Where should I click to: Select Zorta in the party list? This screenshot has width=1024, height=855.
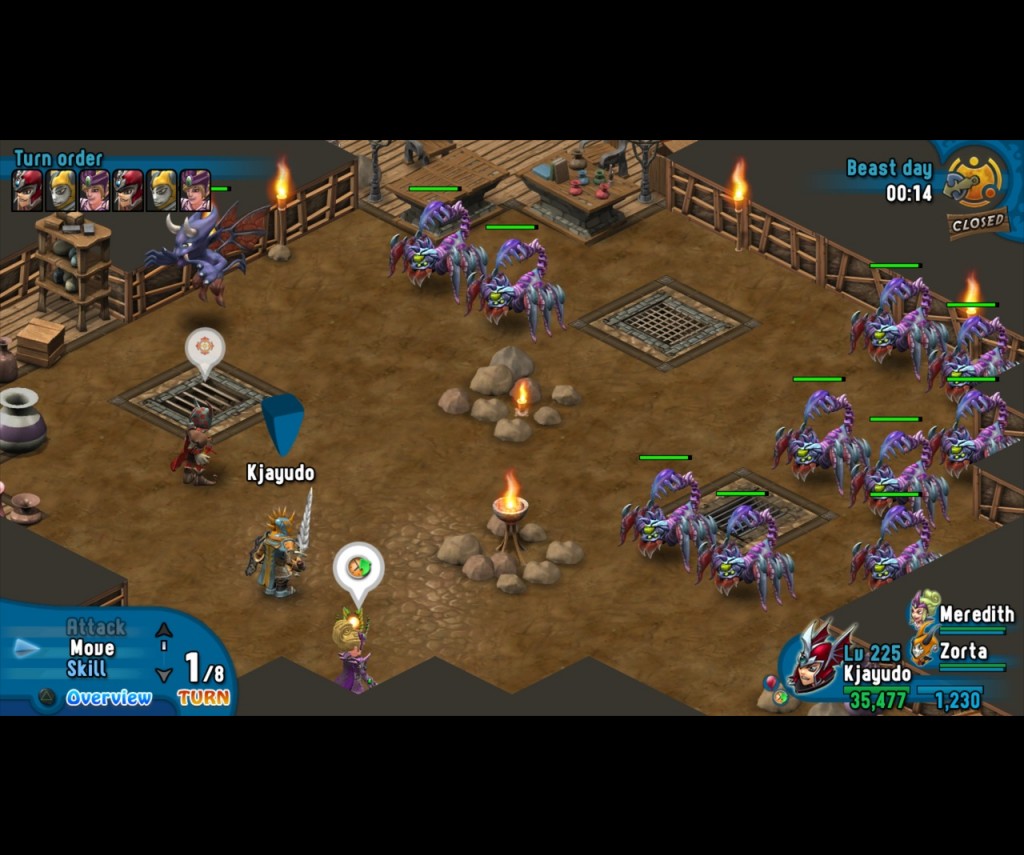(x=962, y=651)
